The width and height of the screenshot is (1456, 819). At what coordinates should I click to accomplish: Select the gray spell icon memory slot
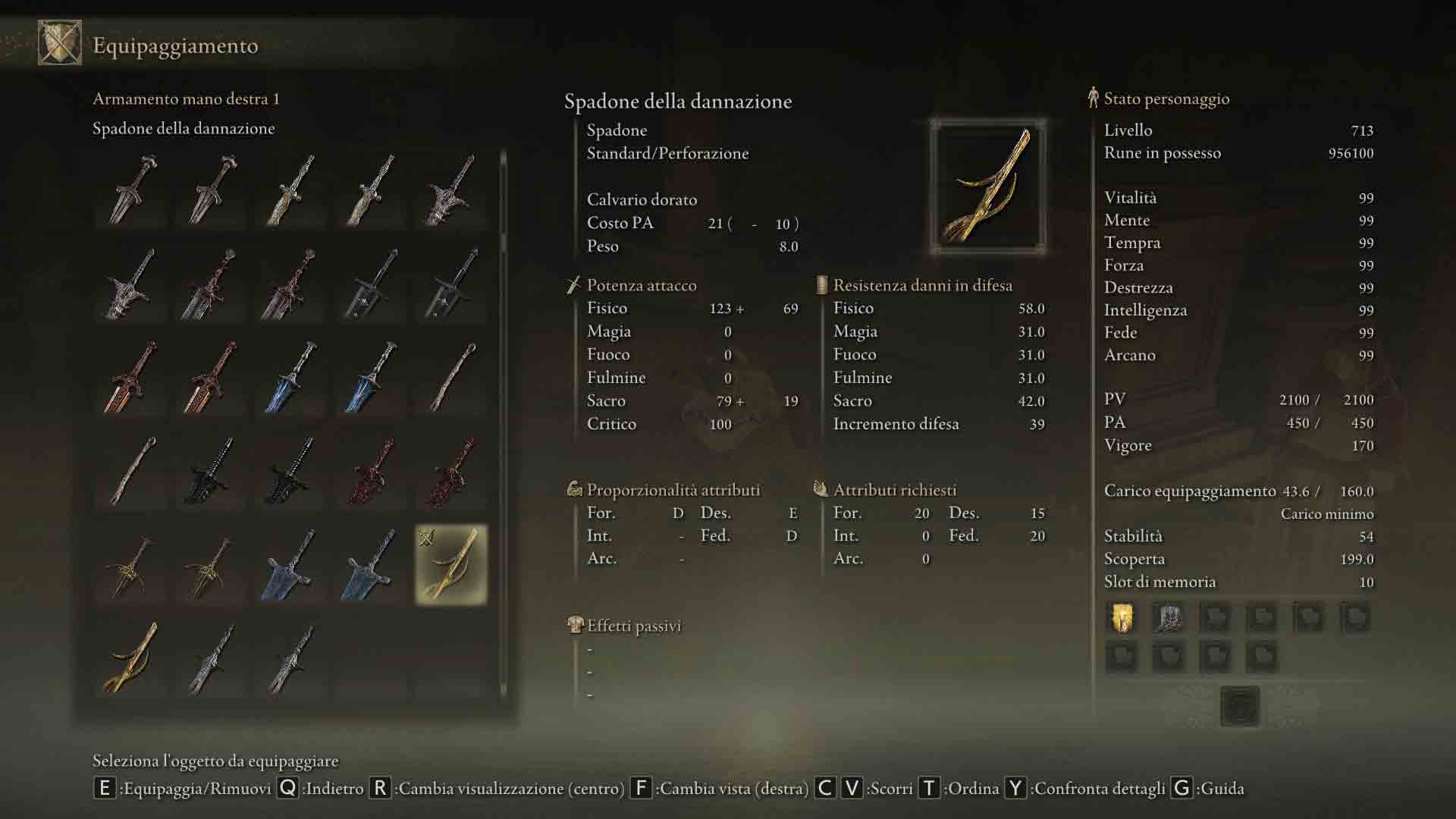[x=1168, y=618]
